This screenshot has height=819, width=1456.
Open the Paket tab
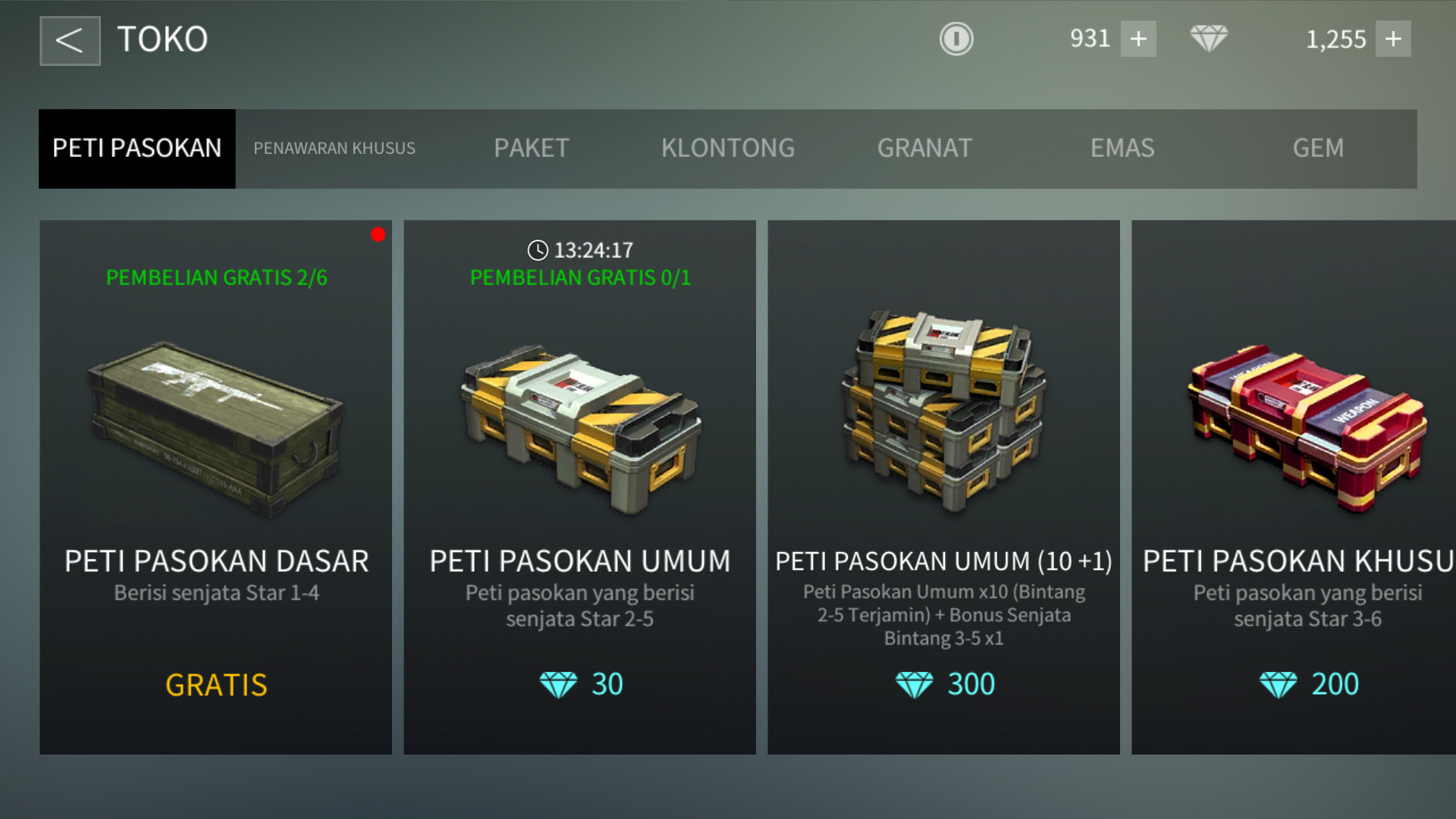tap(531, 149)
